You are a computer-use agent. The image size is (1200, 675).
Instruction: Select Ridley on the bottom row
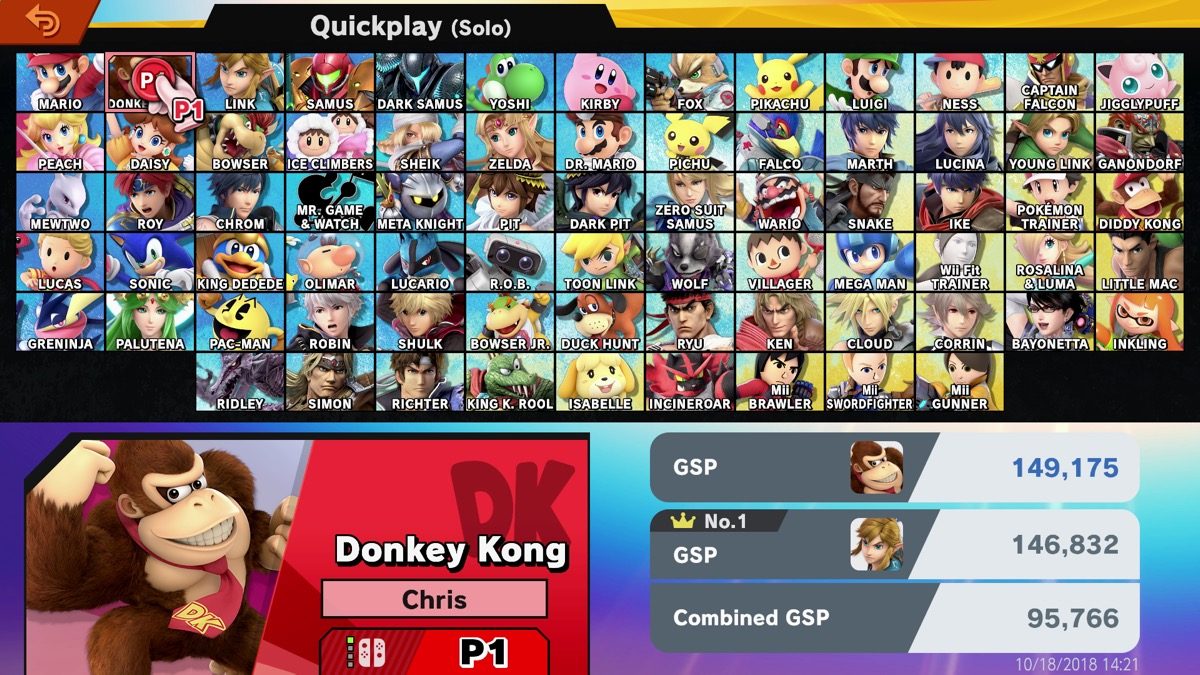pos(240,382)
